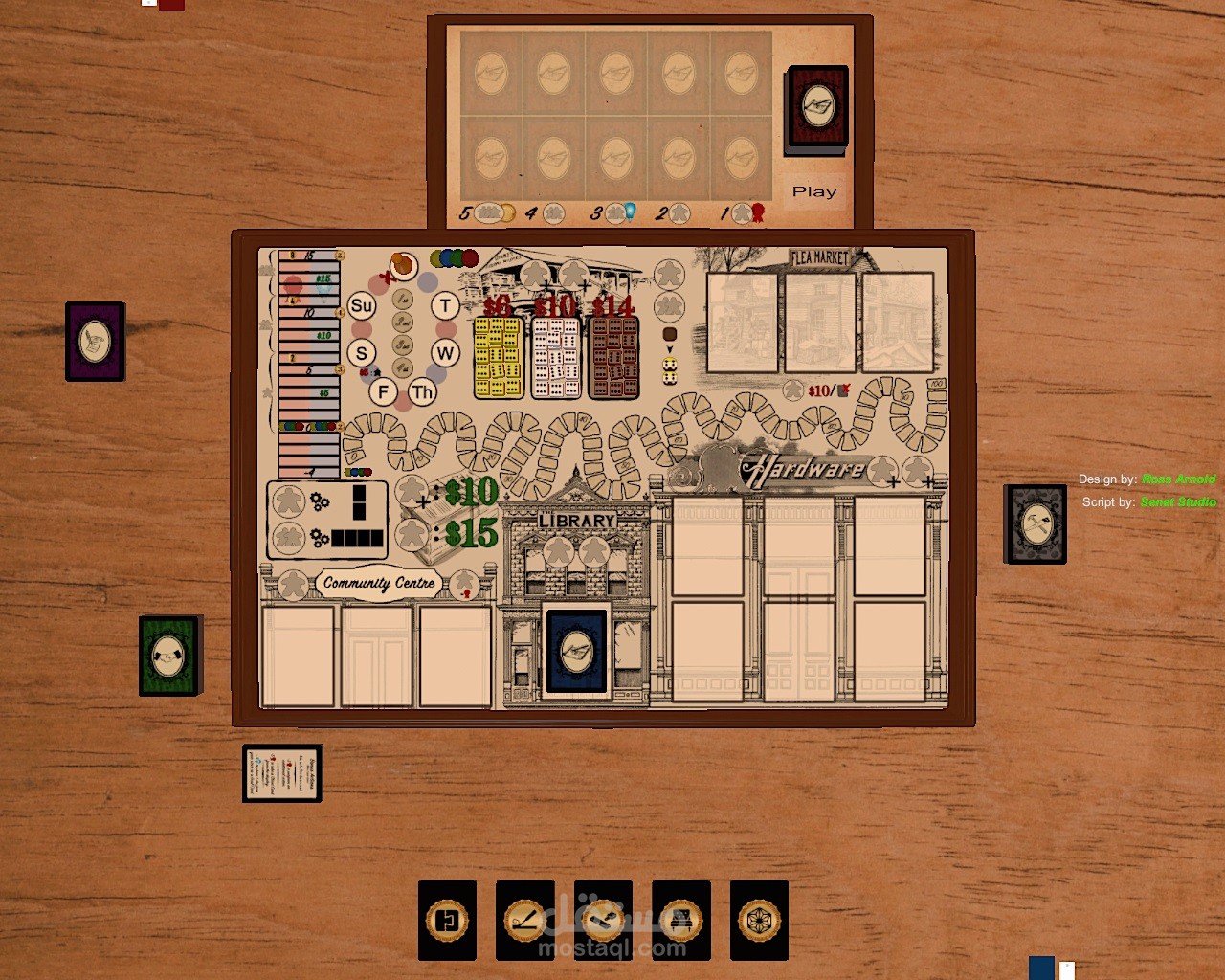Select the green card deck
The width and height of the screenshot is (1225, 980).
(x=168, y=655)
